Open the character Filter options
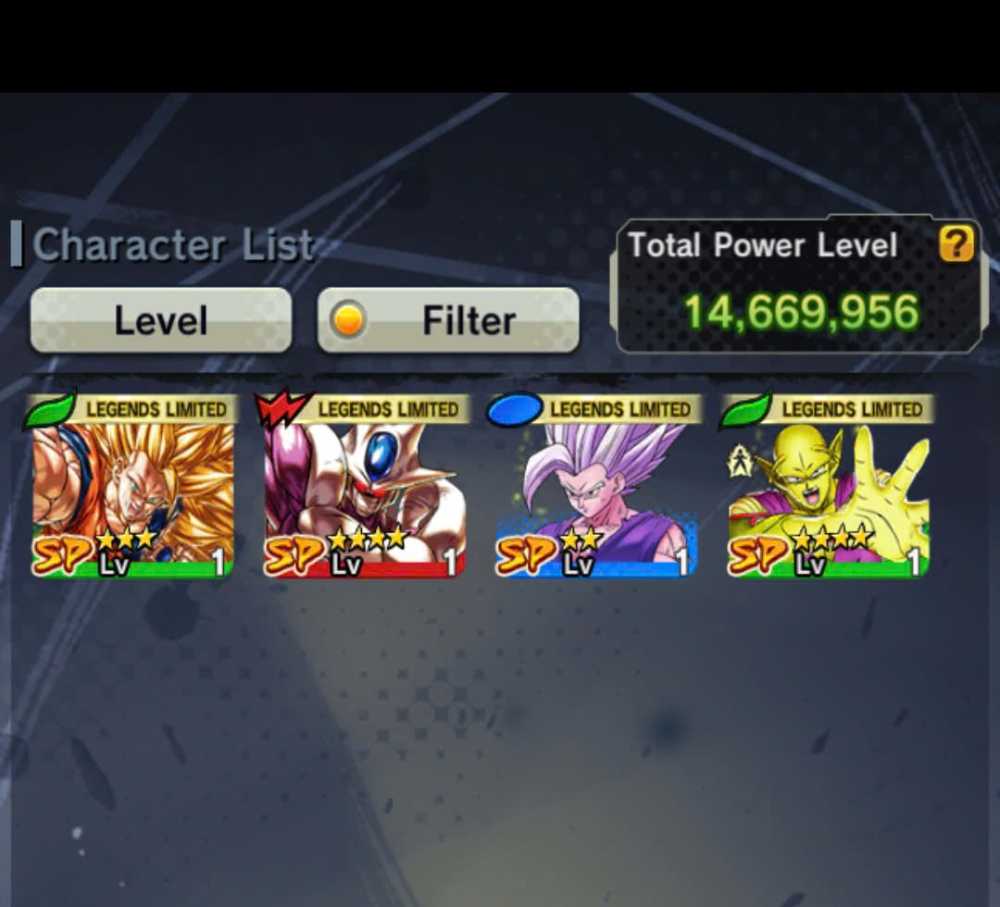1000x907 pixels. 448,321
